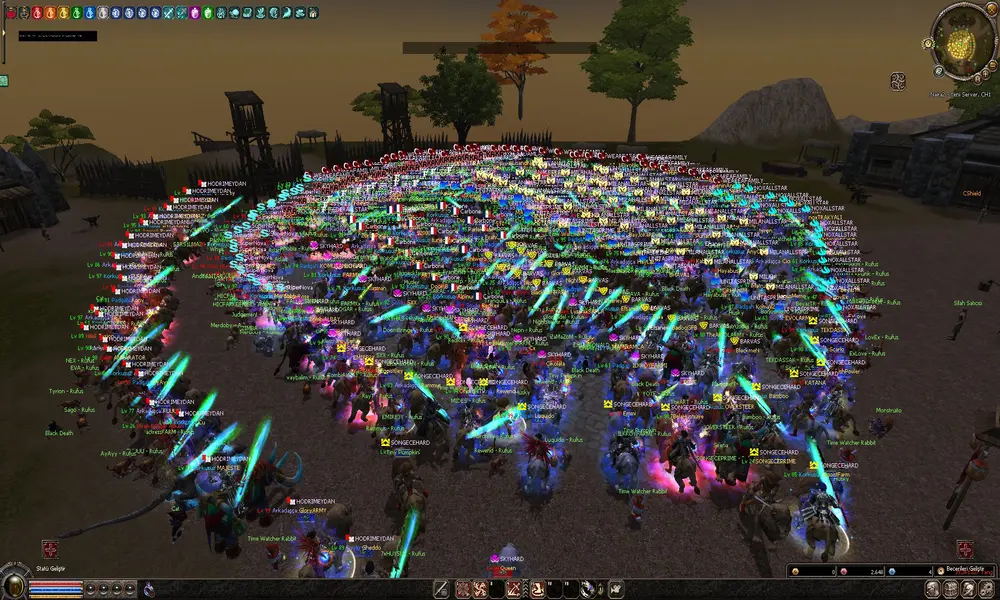This screenshot has width=1000, height=600.
Task: Click the dark chat text box
Action: click(56, 36)
